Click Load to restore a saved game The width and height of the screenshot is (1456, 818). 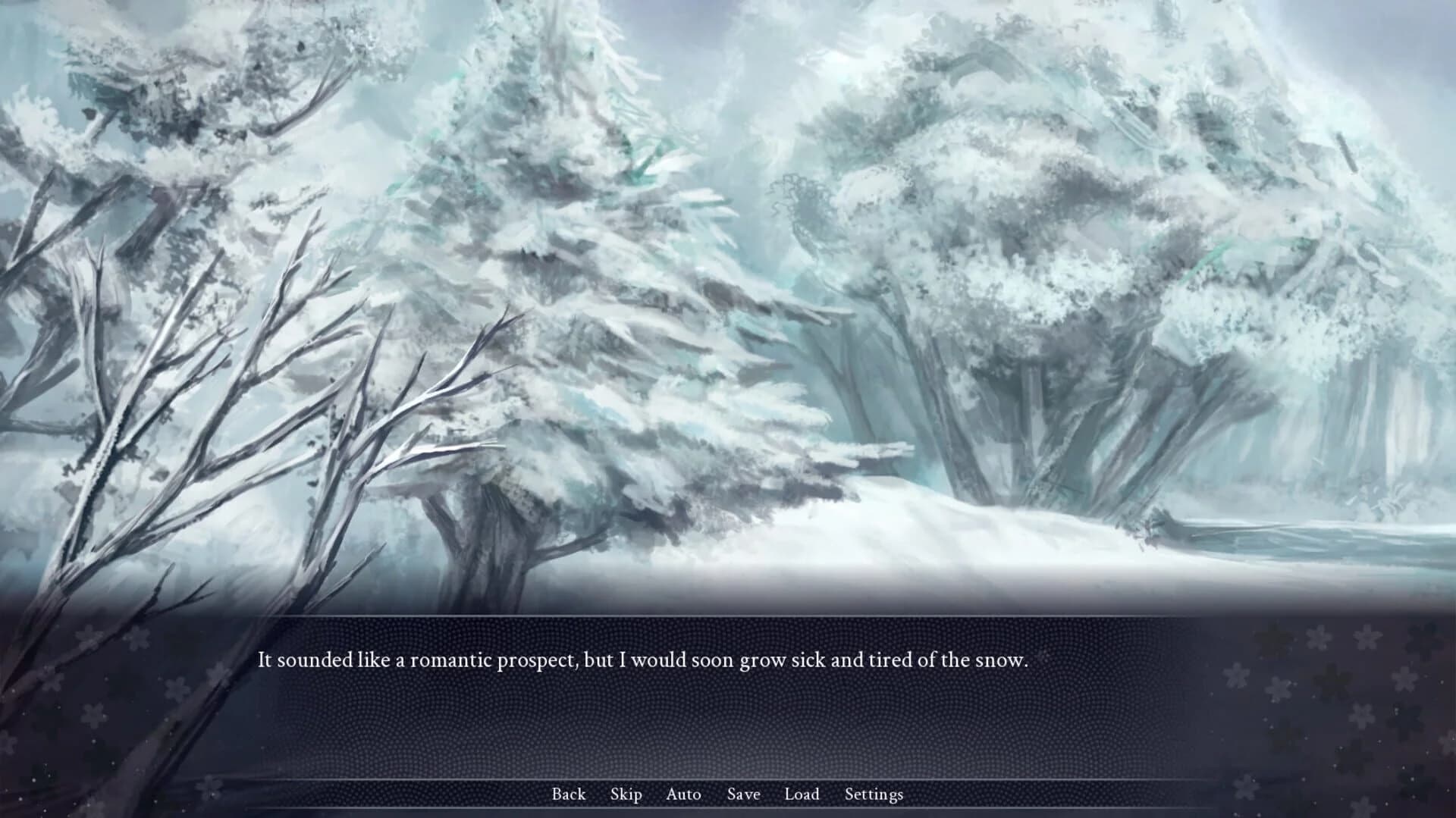pos(802,794)
